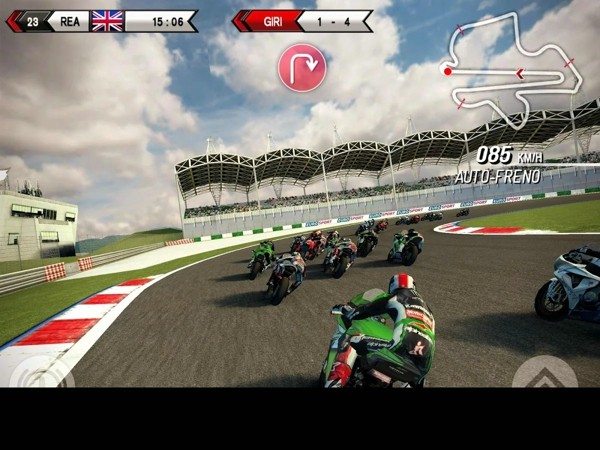600x450 pixels.
Task: Tap the red right-turn indicator icon
Action: click(302, 68)
